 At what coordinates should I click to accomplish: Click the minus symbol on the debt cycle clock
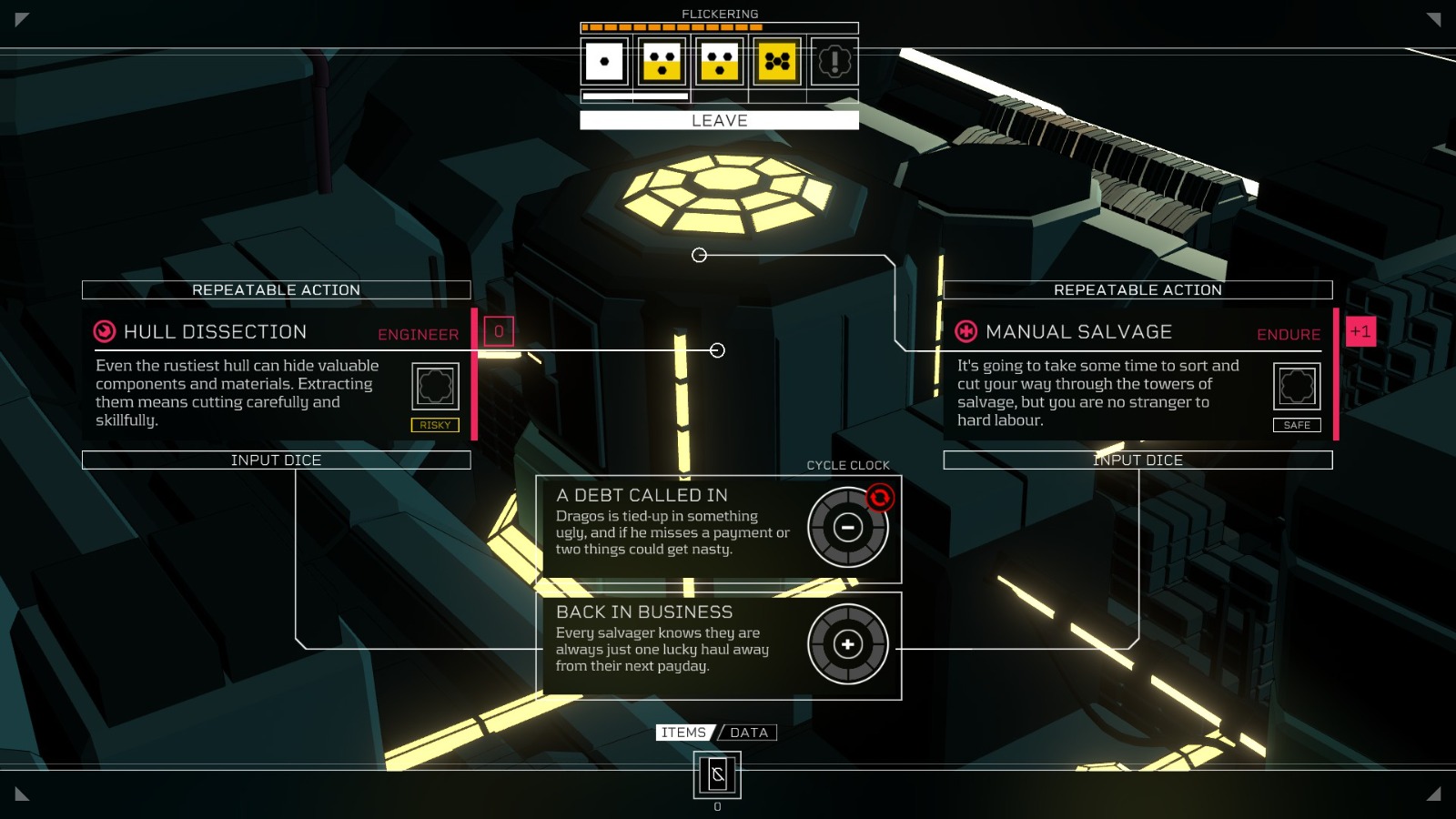[x=847, y=528]
